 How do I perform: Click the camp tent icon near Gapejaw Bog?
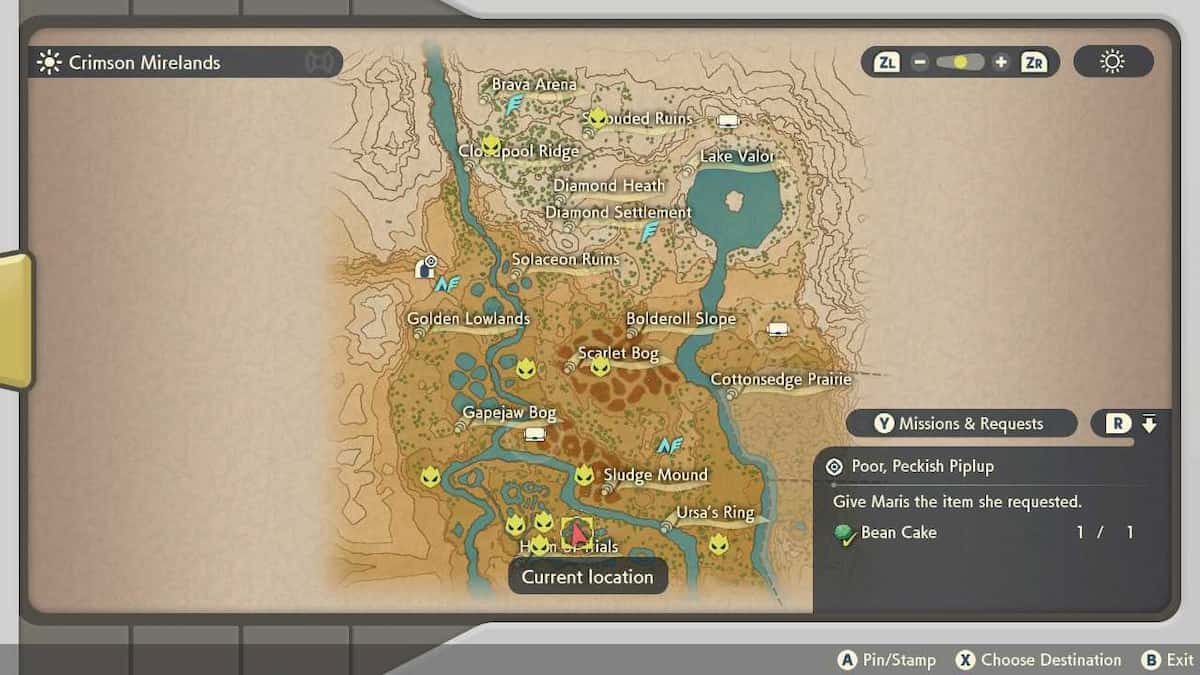(x=535, y=434)
